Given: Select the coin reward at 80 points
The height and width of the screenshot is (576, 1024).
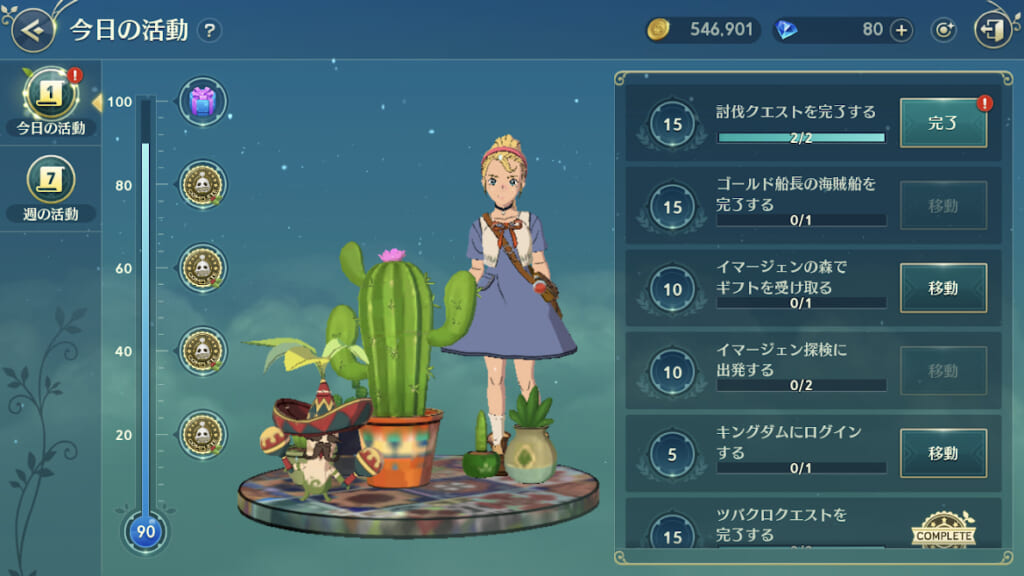Looking at the screenshot, I should coord(203,185).
